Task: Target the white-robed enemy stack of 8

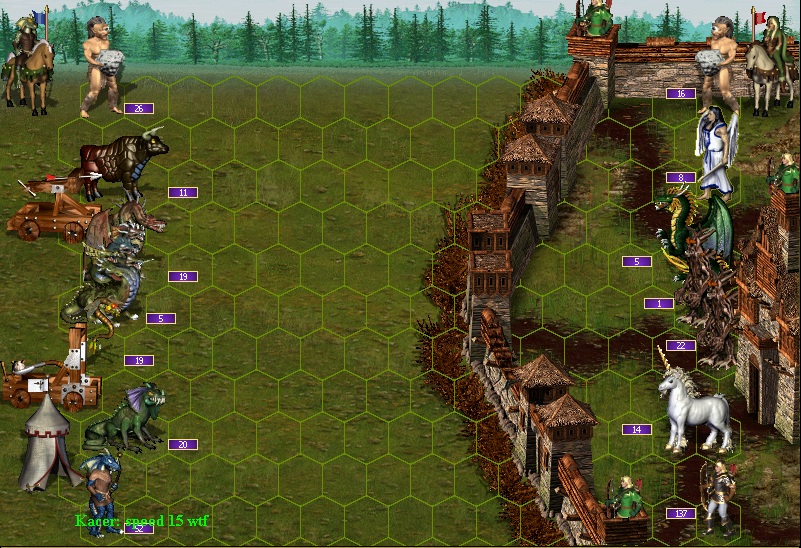Action: click(x=716, y=150)
